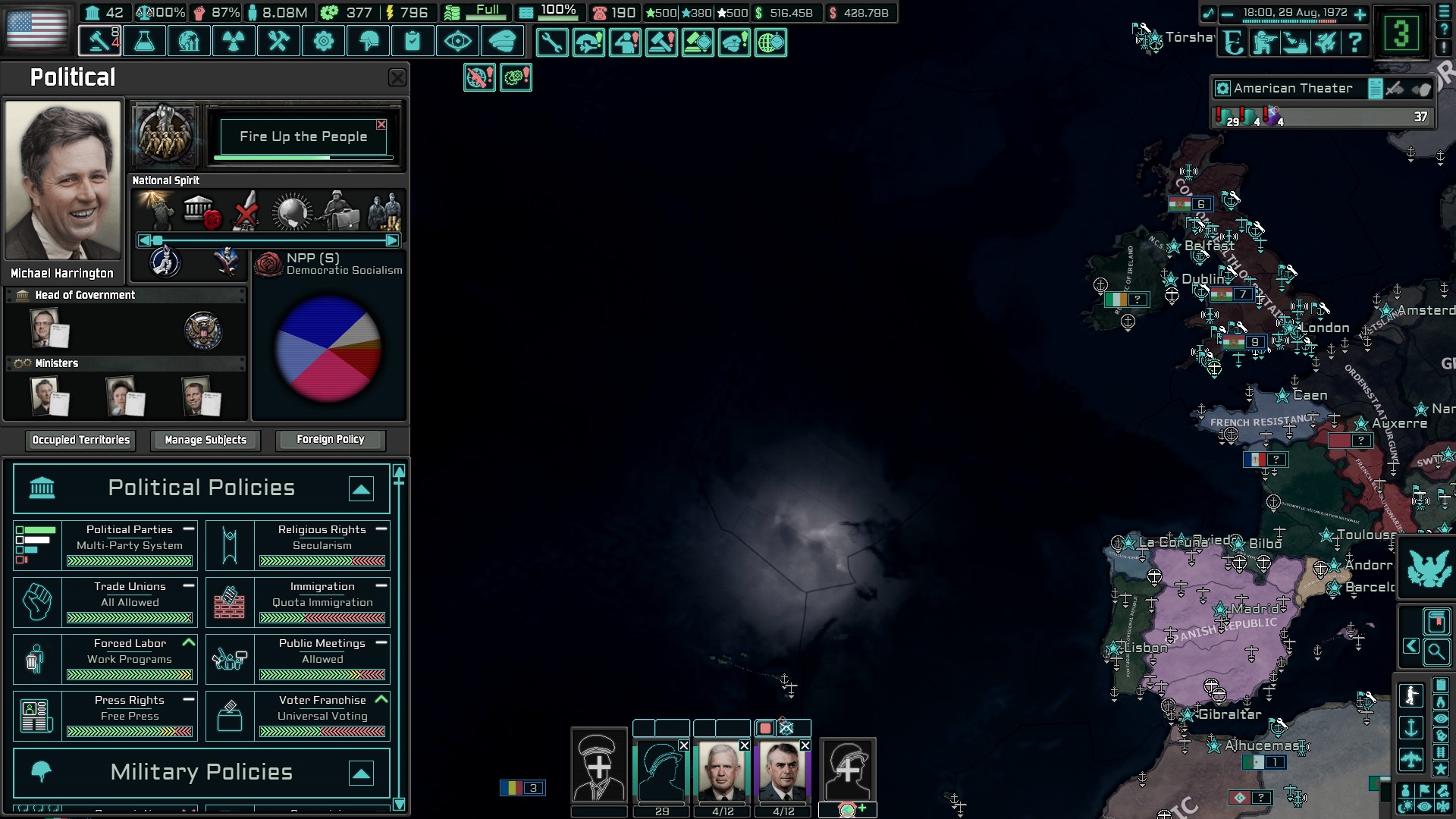This screenshot has height=819, width=1456.
Task: Open Construction via the crossed hammer and wrench
Action: (x=278, y=41)
